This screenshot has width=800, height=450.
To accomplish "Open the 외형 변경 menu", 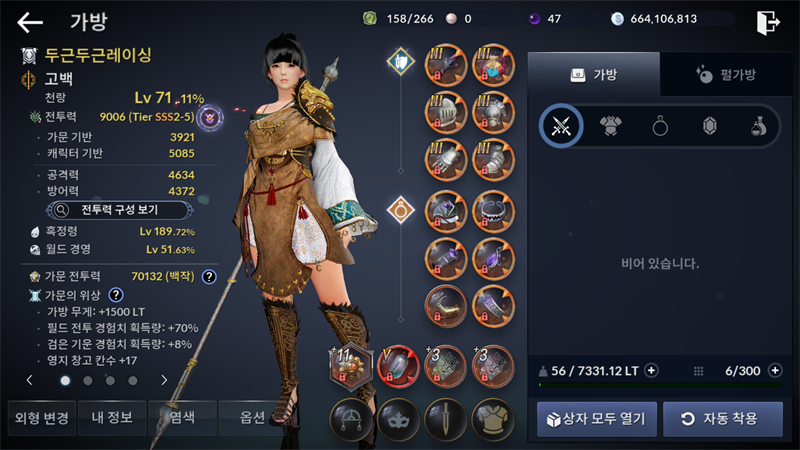I will pos(39,418).
